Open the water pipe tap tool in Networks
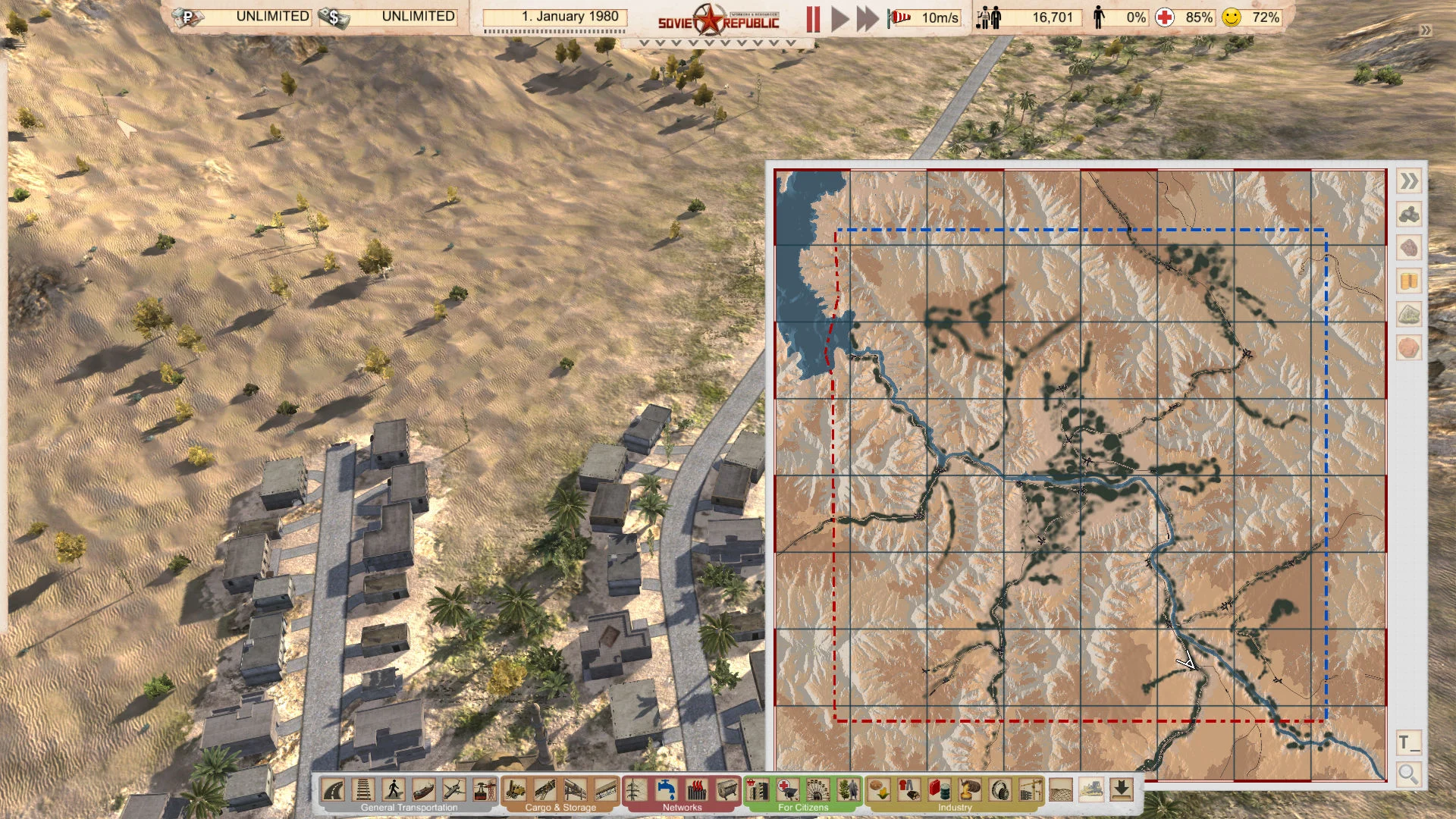 coord(666,791)
